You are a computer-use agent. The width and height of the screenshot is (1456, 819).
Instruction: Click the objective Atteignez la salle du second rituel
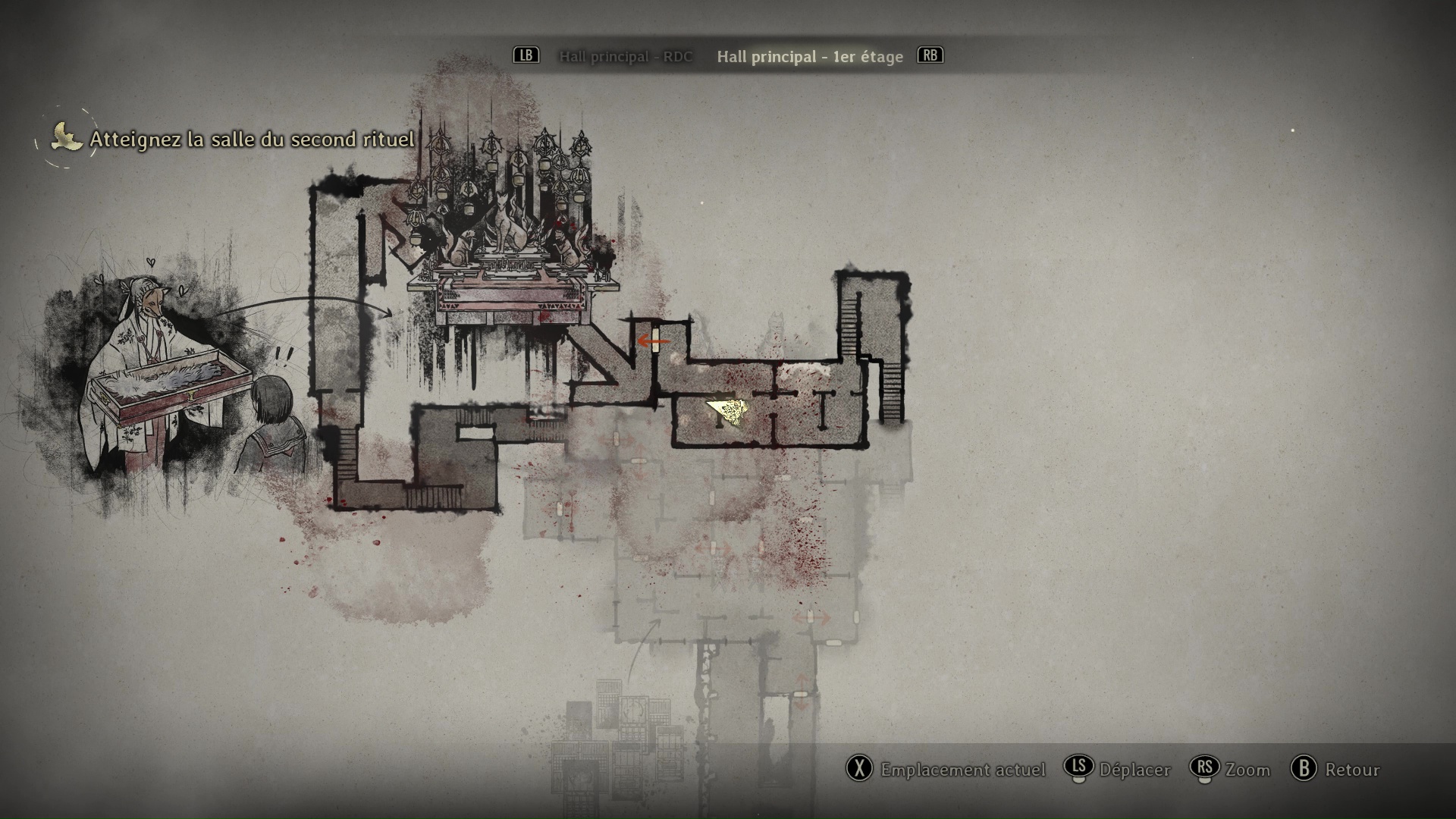click(x=252, y=140)
